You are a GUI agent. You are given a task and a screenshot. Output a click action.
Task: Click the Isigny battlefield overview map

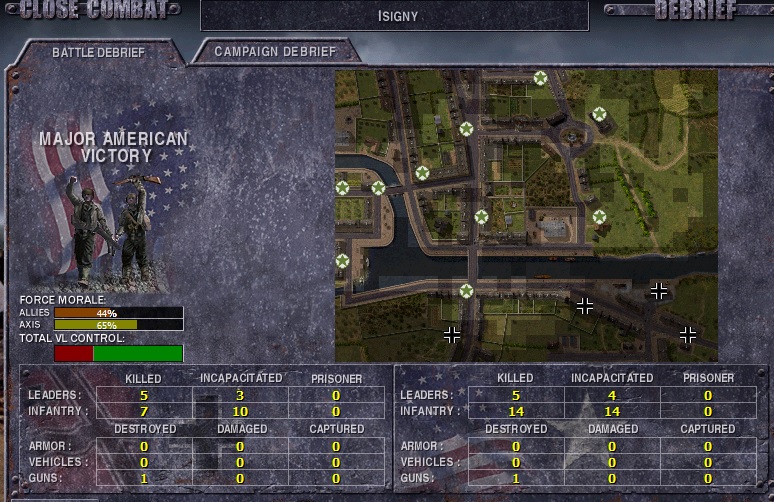point(526,215)
